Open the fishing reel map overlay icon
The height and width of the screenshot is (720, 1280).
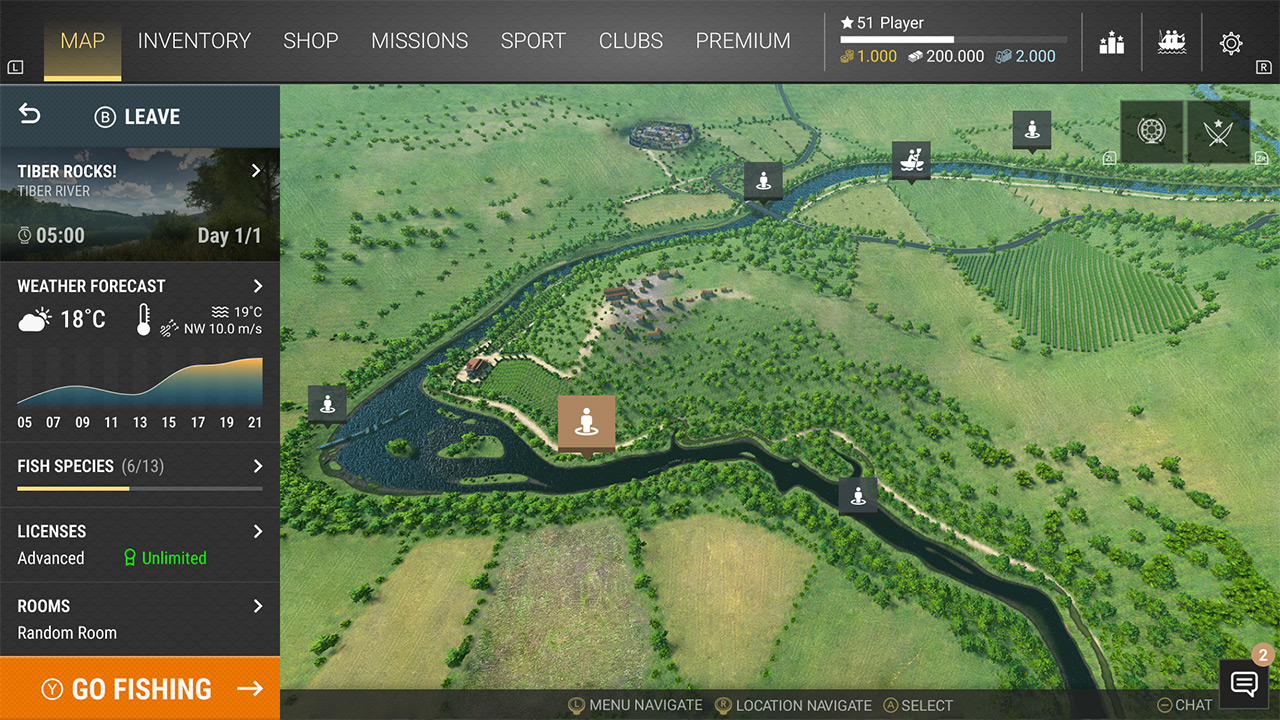click(x=1151, y=131)
